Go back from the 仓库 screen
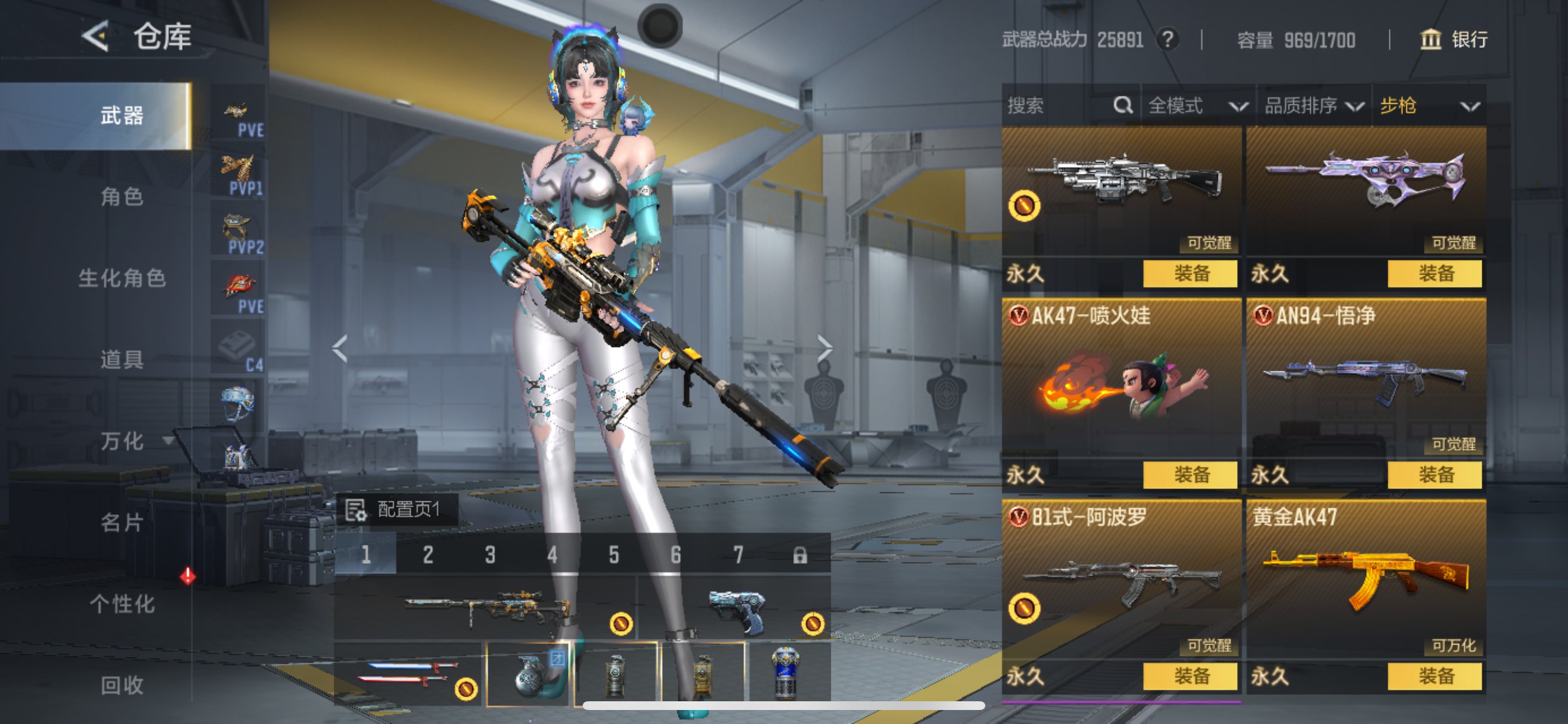The image size is (1568, 724). (96, 37)
